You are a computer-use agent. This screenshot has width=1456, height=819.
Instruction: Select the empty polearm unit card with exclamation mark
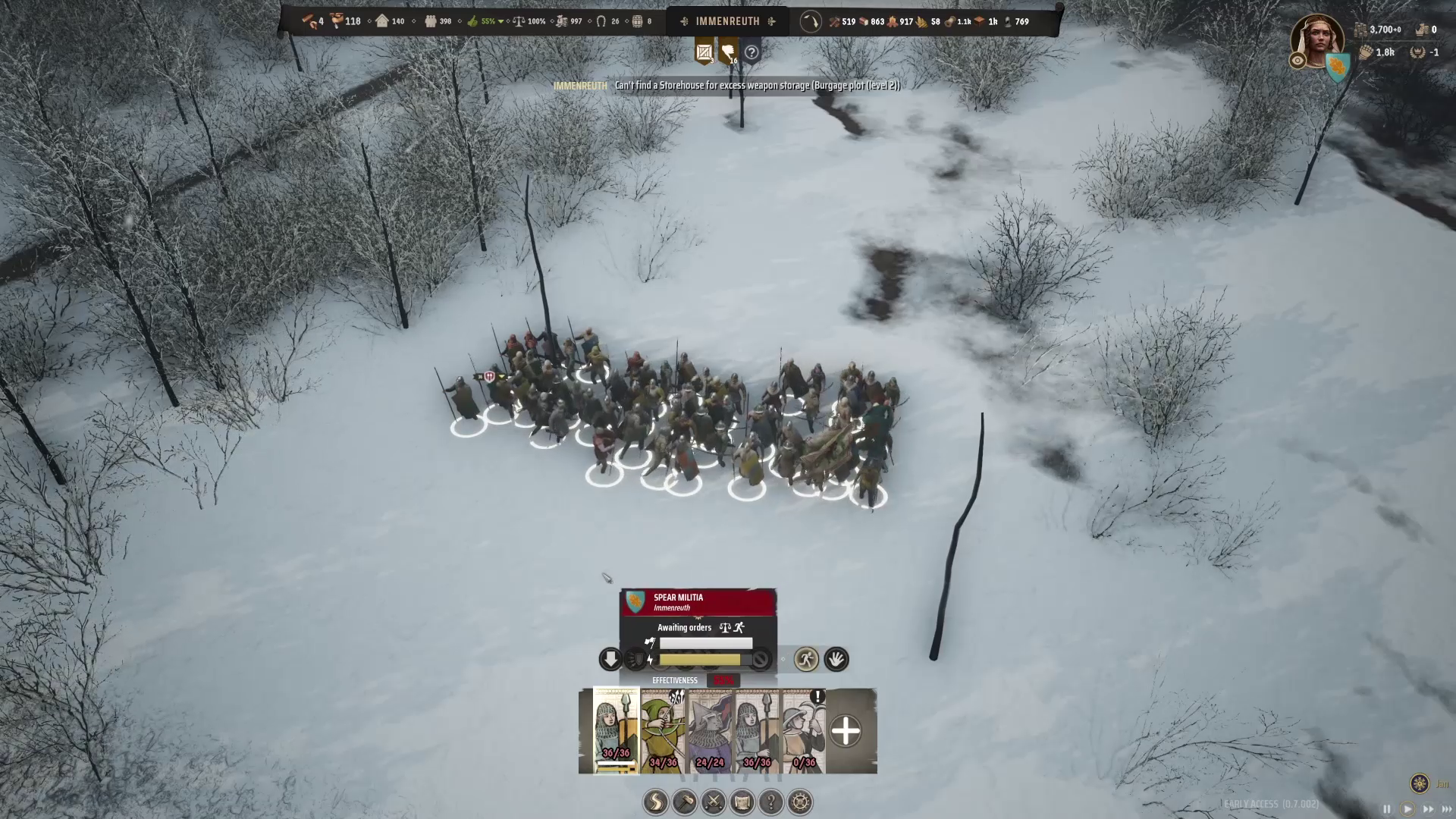804,730
